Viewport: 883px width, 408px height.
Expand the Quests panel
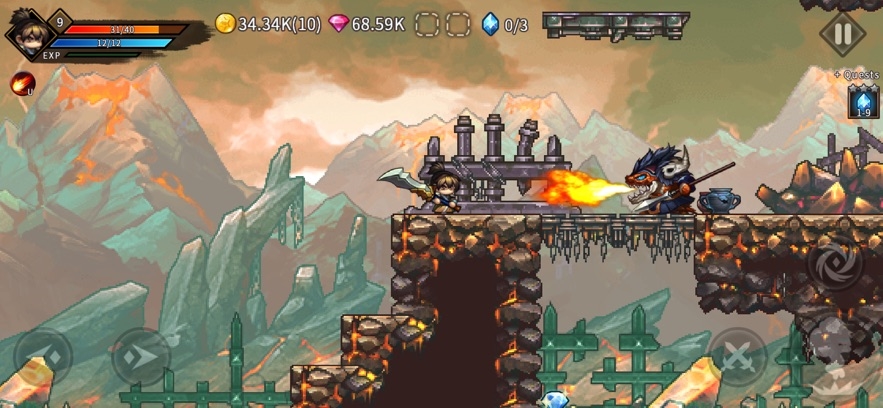[857, 75]
